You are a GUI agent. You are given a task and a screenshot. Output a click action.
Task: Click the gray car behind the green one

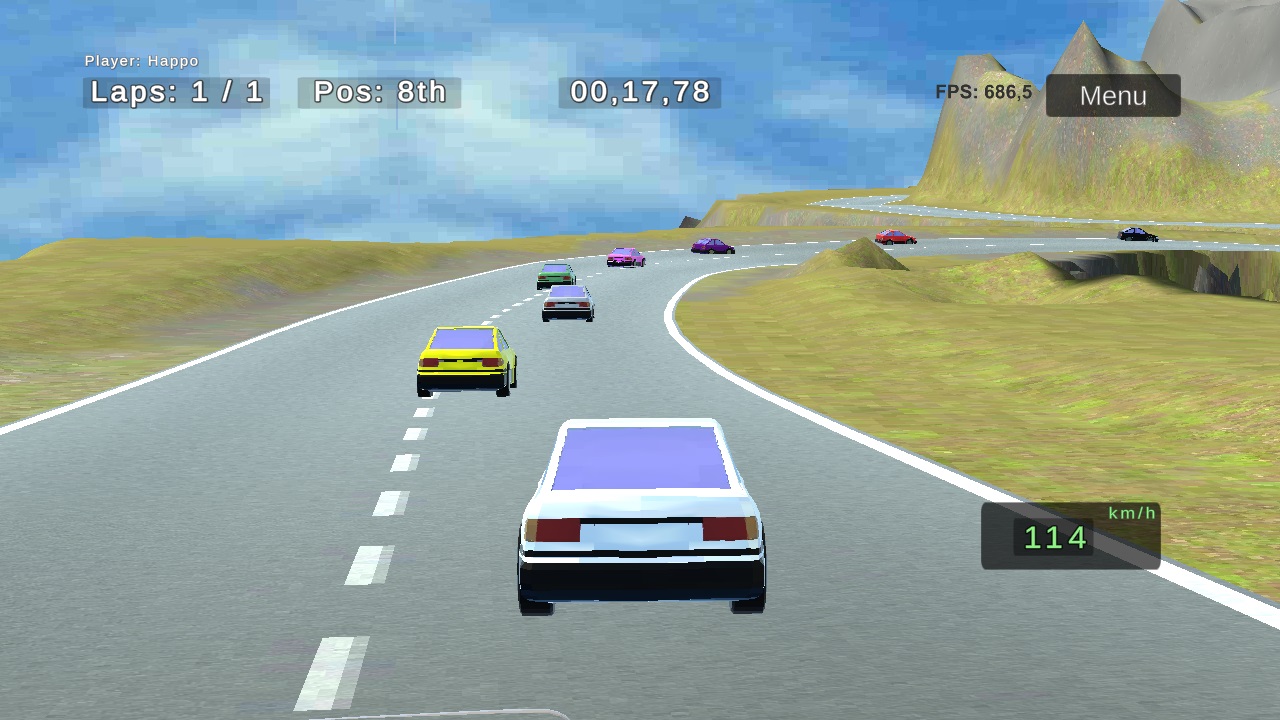(566, 305)
